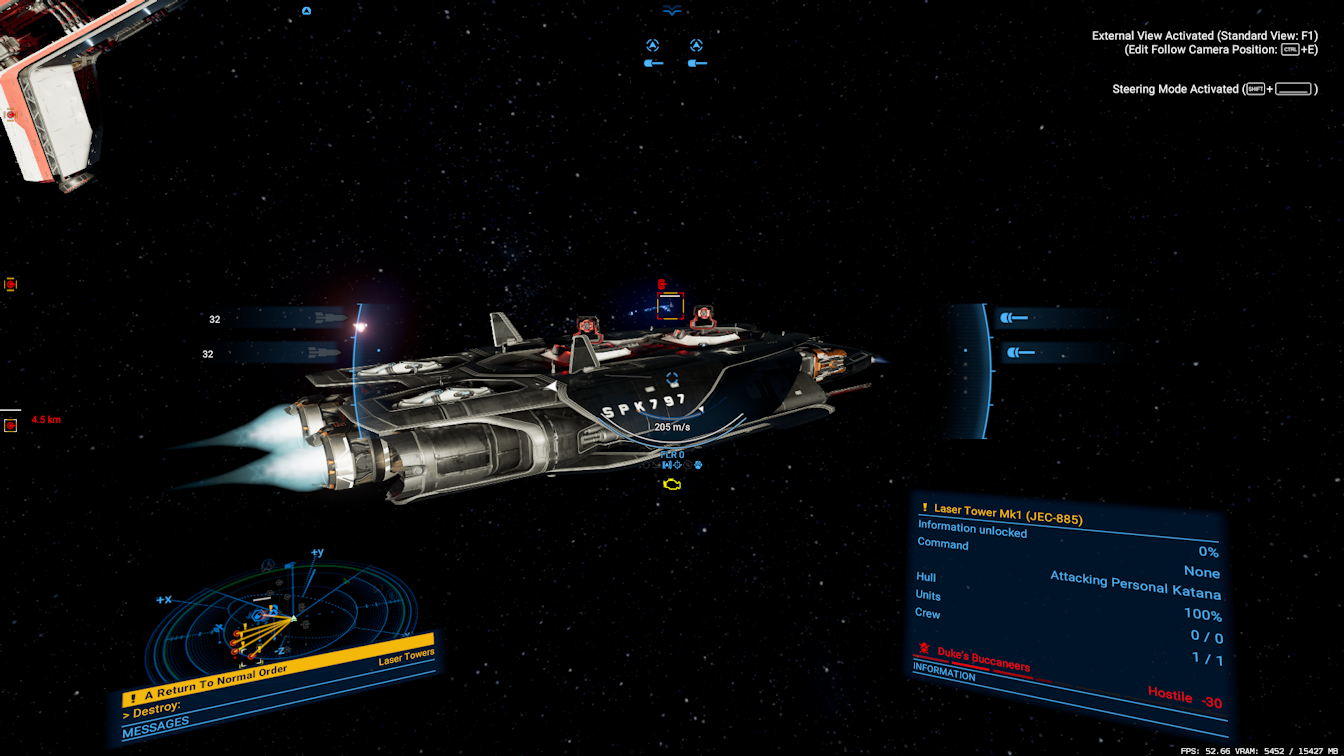The image size is (1344, 756).
Task: Select the Laser Tower Mk1 (JEC-885) title
Action: click(x=1008, y=514)
